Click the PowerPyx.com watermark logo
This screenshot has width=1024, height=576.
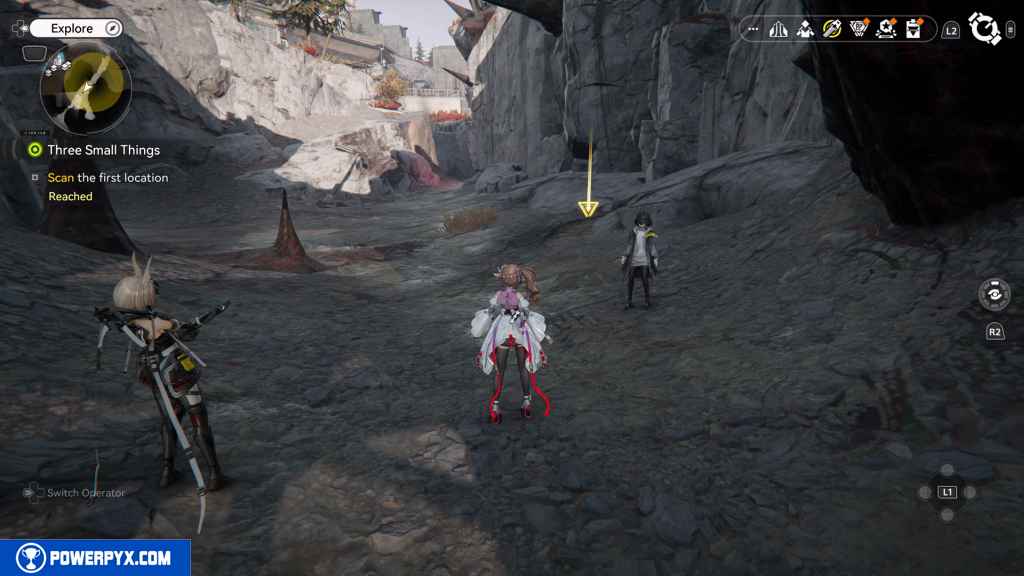[95, 558]
